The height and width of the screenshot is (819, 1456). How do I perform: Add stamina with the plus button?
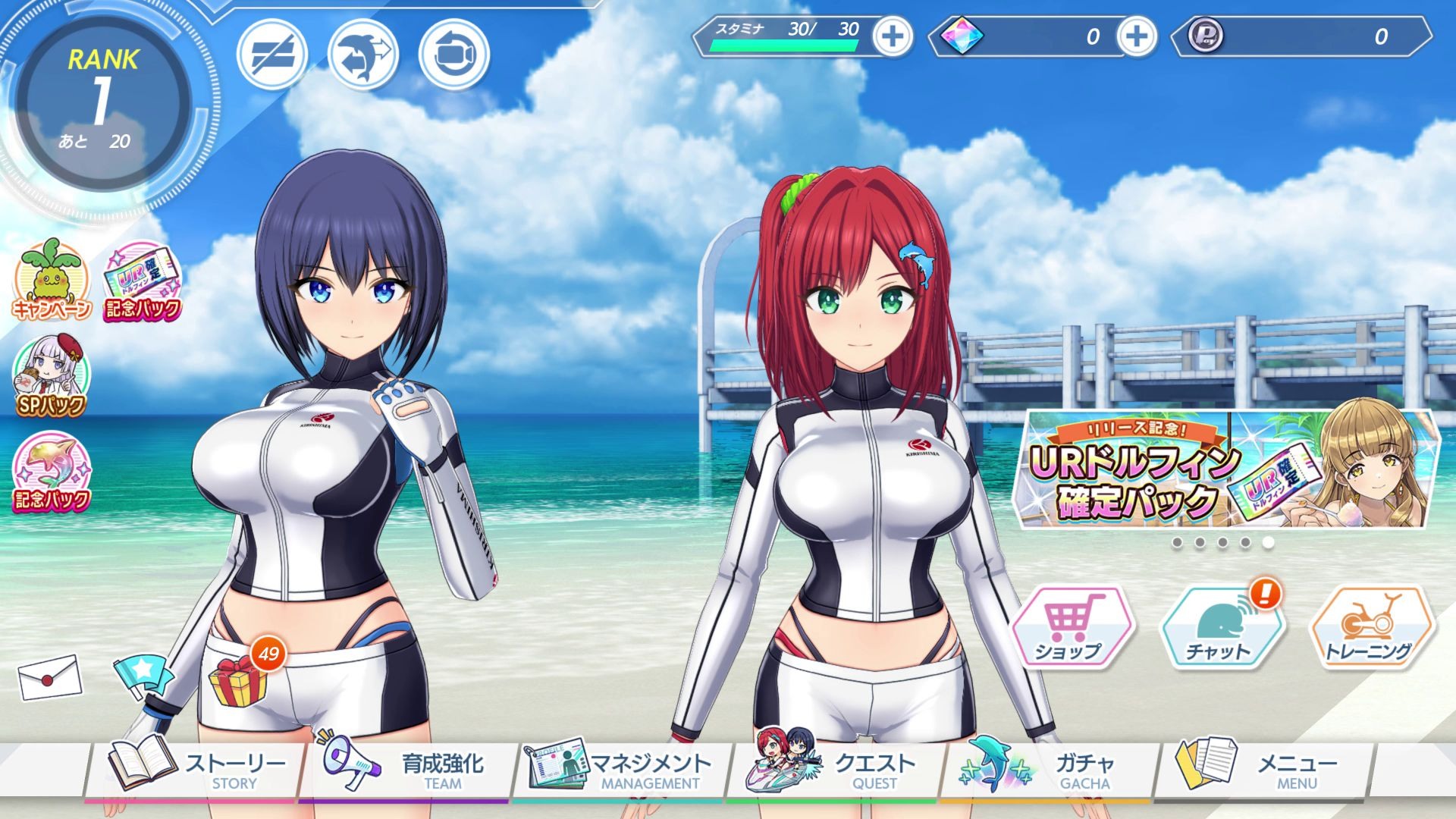coord(893,36)
